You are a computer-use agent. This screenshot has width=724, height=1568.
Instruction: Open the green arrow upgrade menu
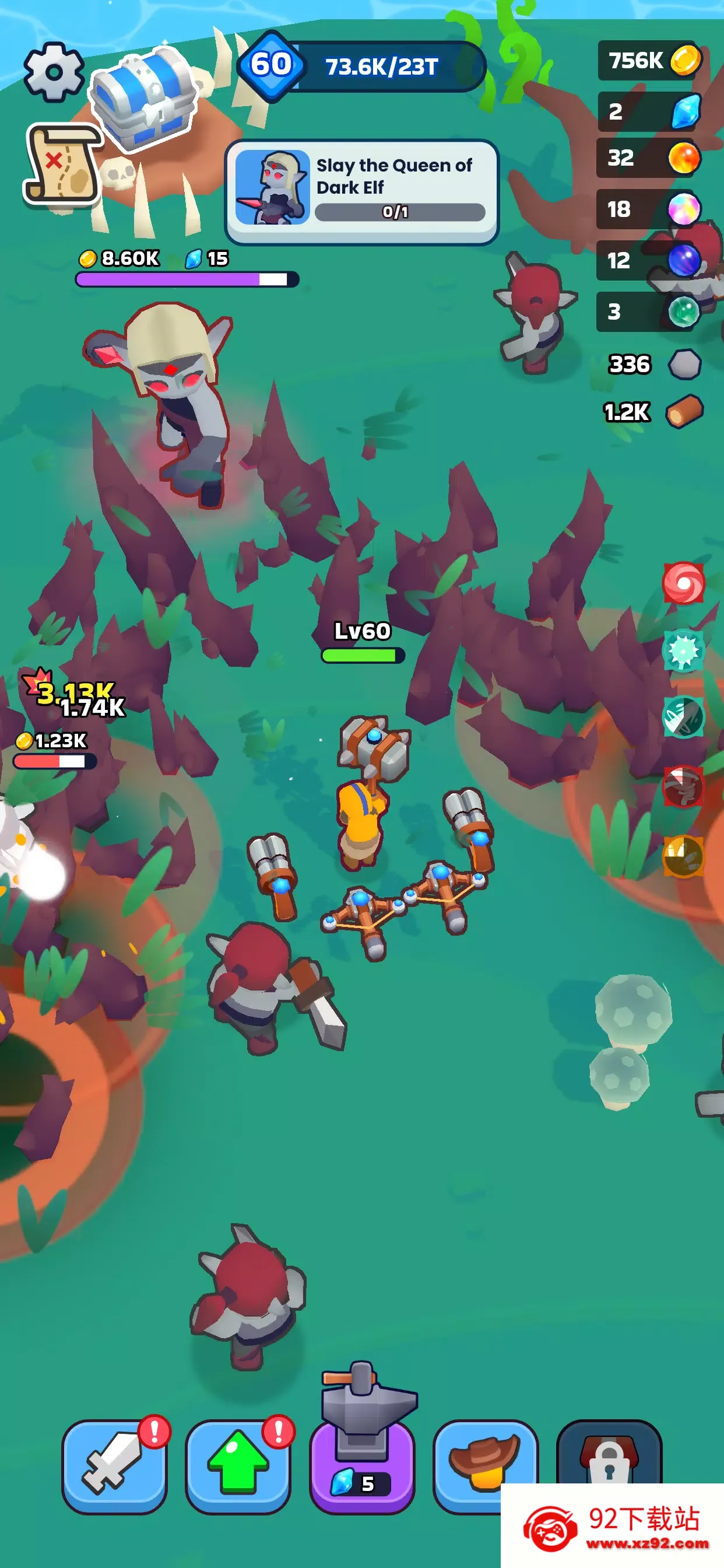238,1466
